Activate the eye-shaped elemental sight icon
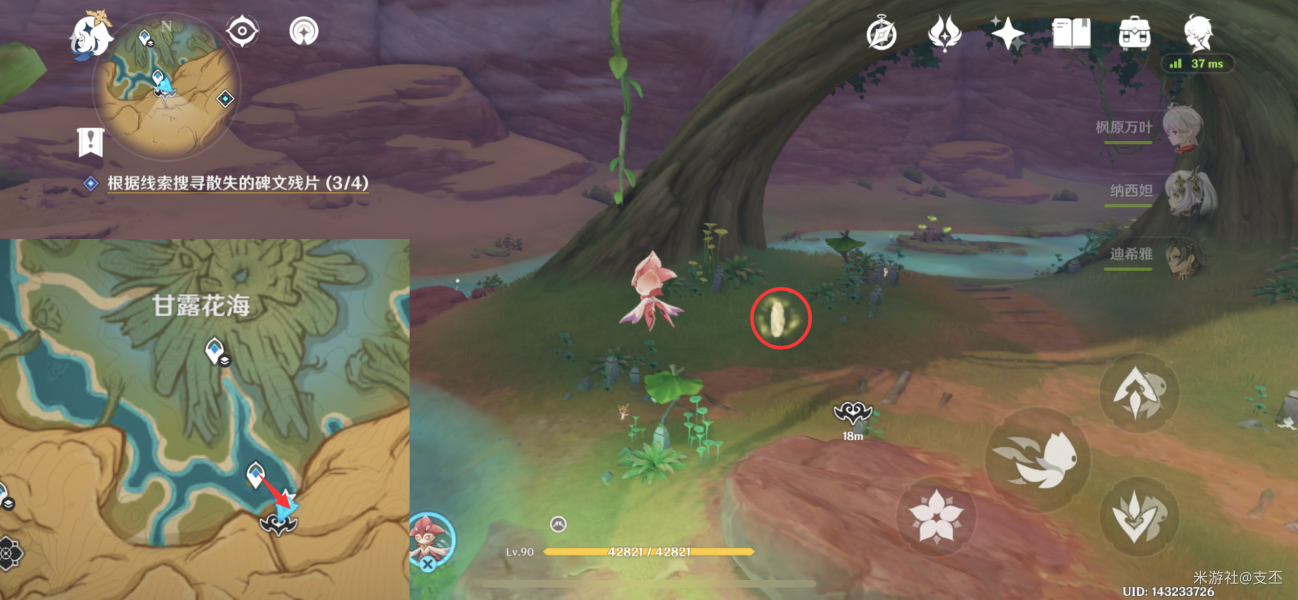Screen dimensions: 1298x600 (242, 32)
